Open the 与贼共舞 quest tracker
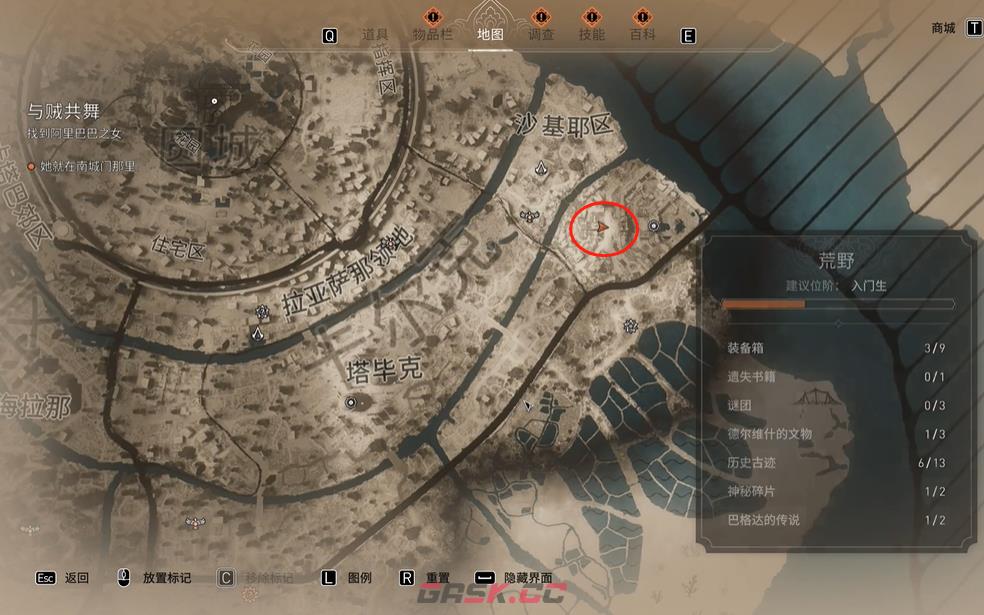This screenshot has width=984, height=615. tap(64, 112)
